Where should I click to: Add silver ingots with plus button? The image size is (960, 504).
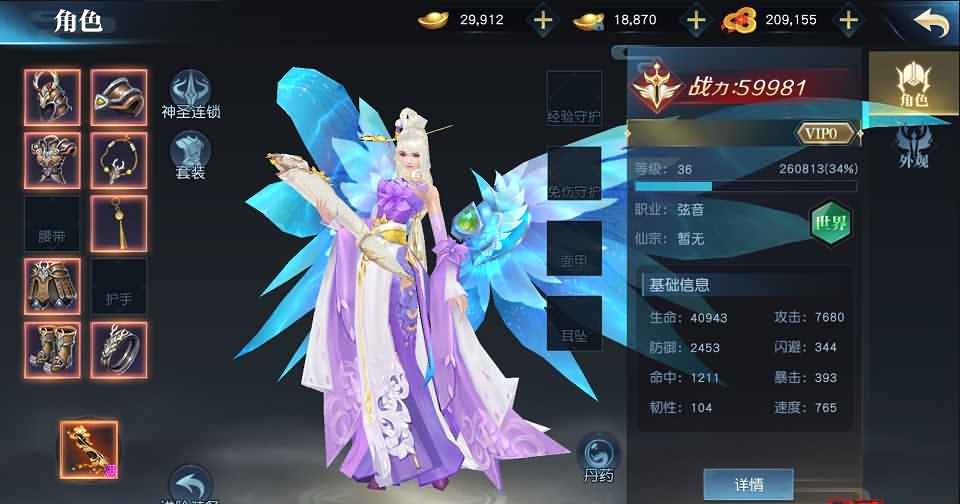click(x=695, y=19)
